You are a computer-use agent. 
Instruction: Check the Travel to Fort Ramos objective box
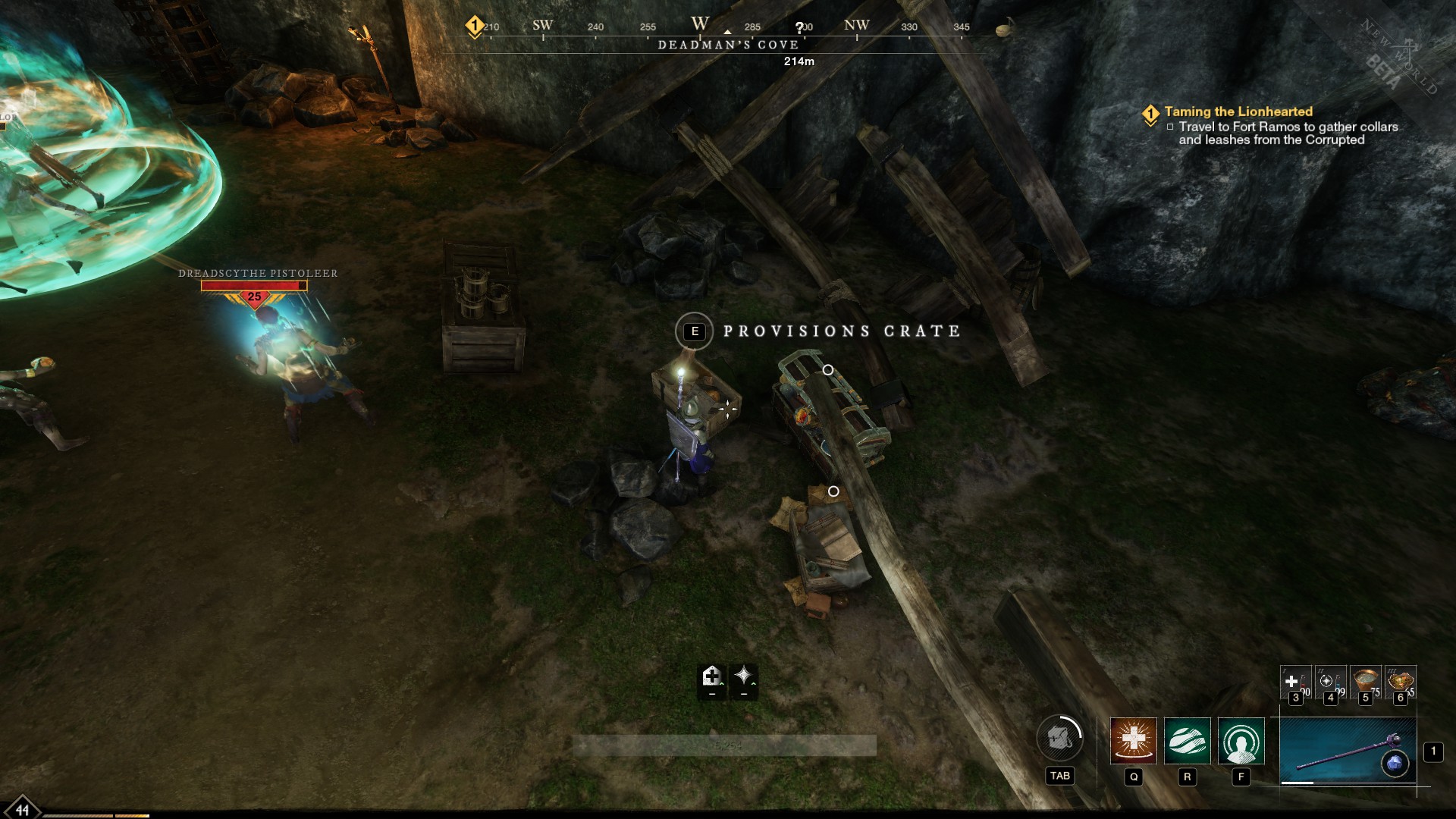tap(1172, 128)
